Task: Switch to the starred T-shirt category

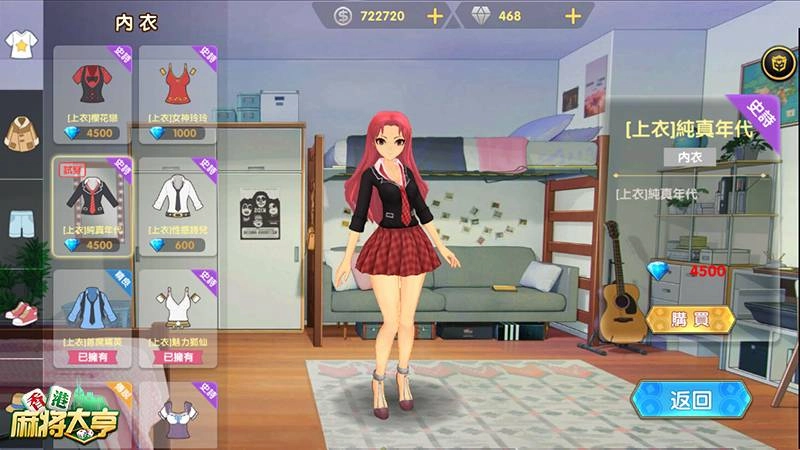Action: [x=19, y=43]
